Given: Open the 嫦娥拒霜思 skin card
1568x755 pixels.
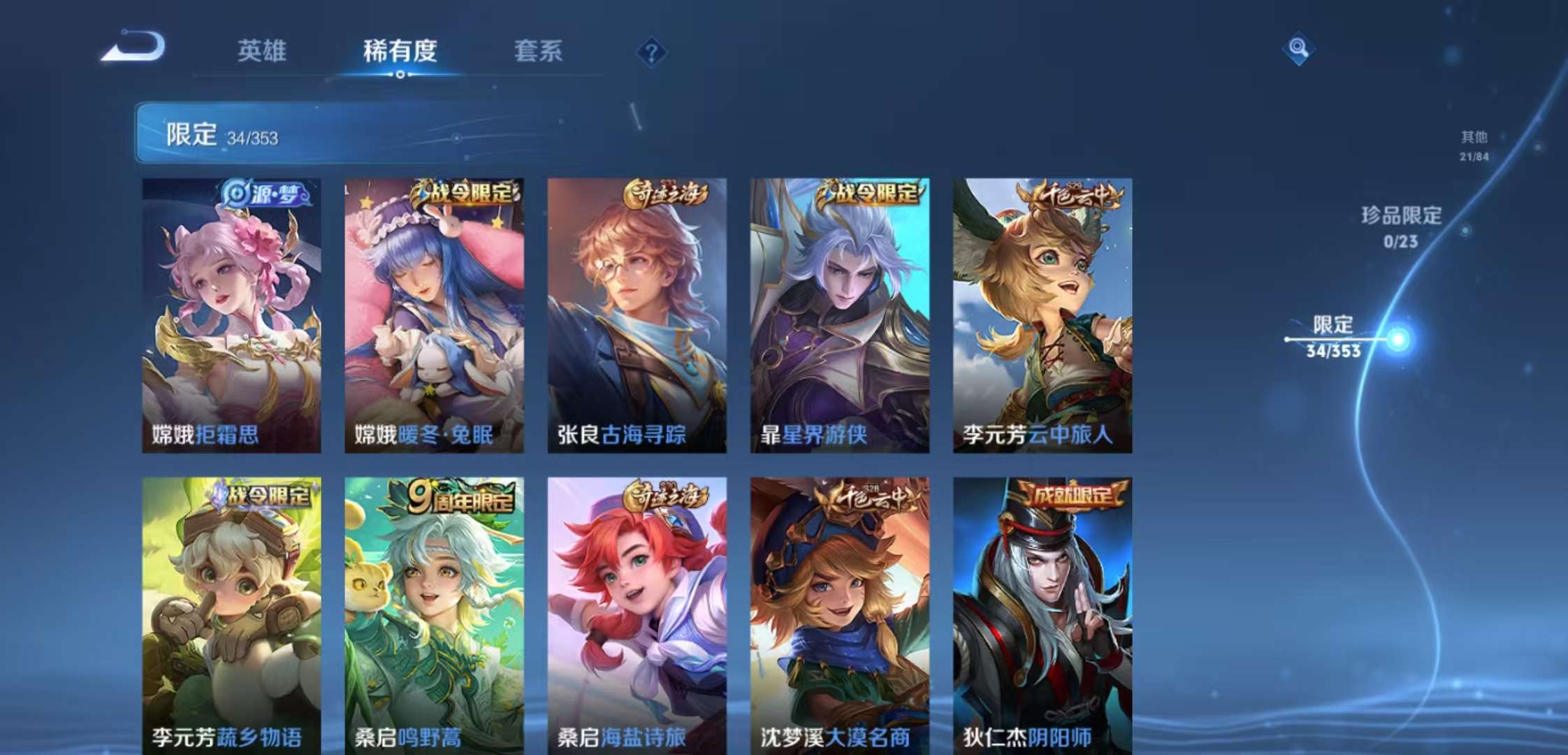Looking at the screenshot, I should tap(231, 315).
